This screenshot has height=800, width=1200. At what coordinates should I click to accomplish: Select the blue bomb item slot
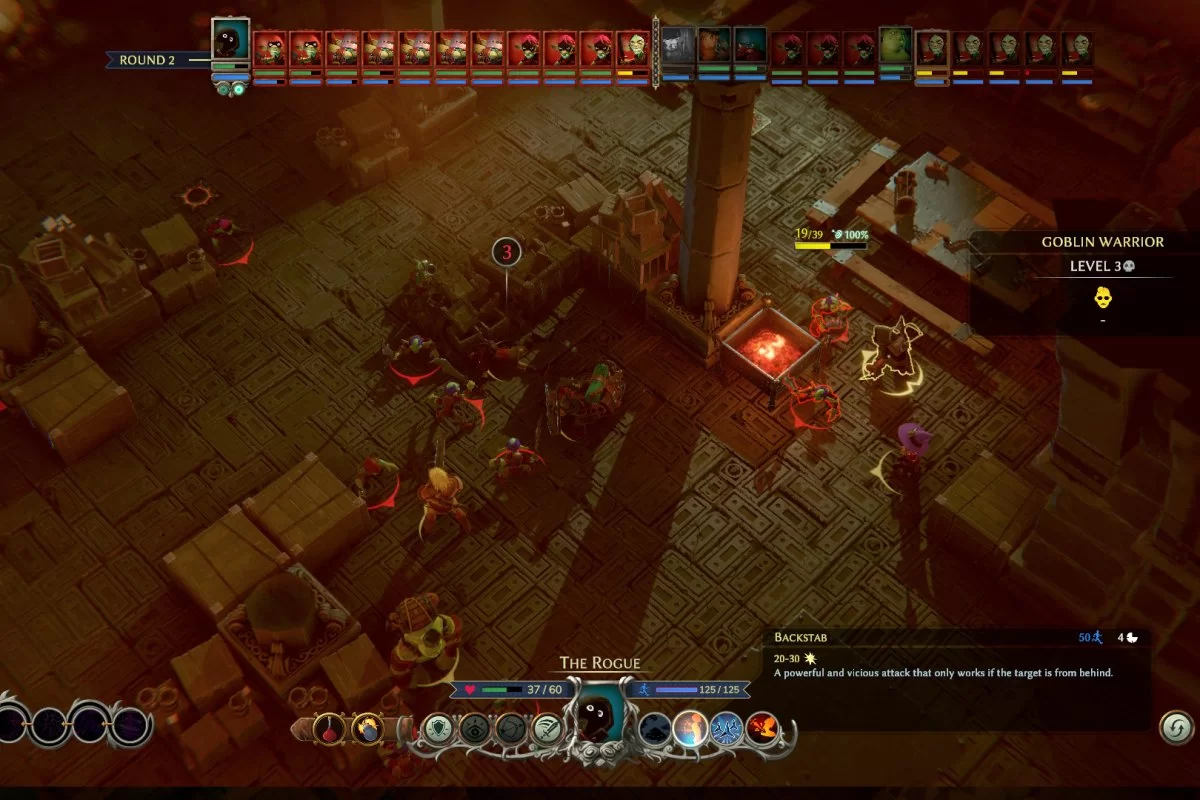pyautogui.click(x=366, y=727)
